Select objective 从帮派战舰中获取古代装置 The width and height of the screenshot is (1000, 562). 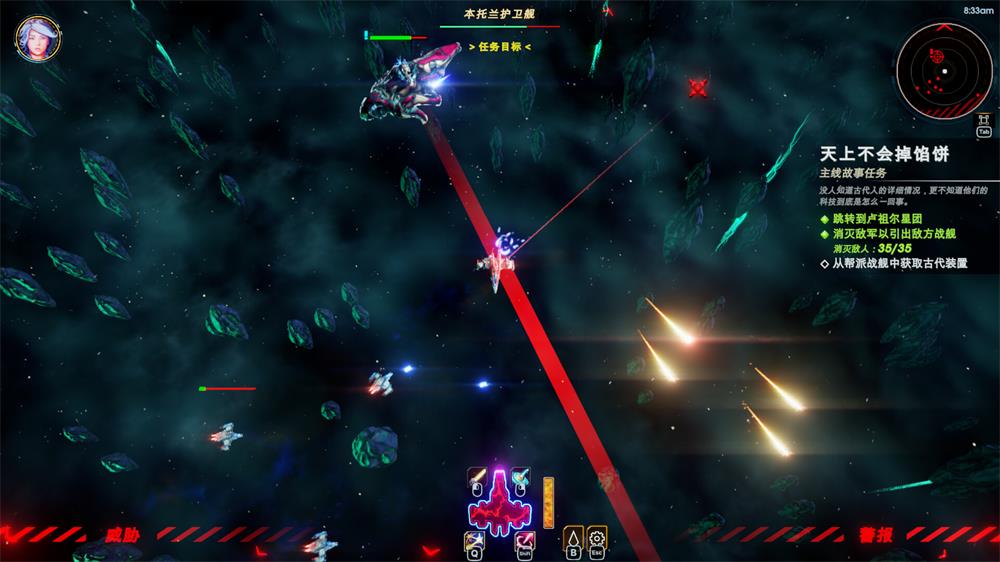click(906, 265)
